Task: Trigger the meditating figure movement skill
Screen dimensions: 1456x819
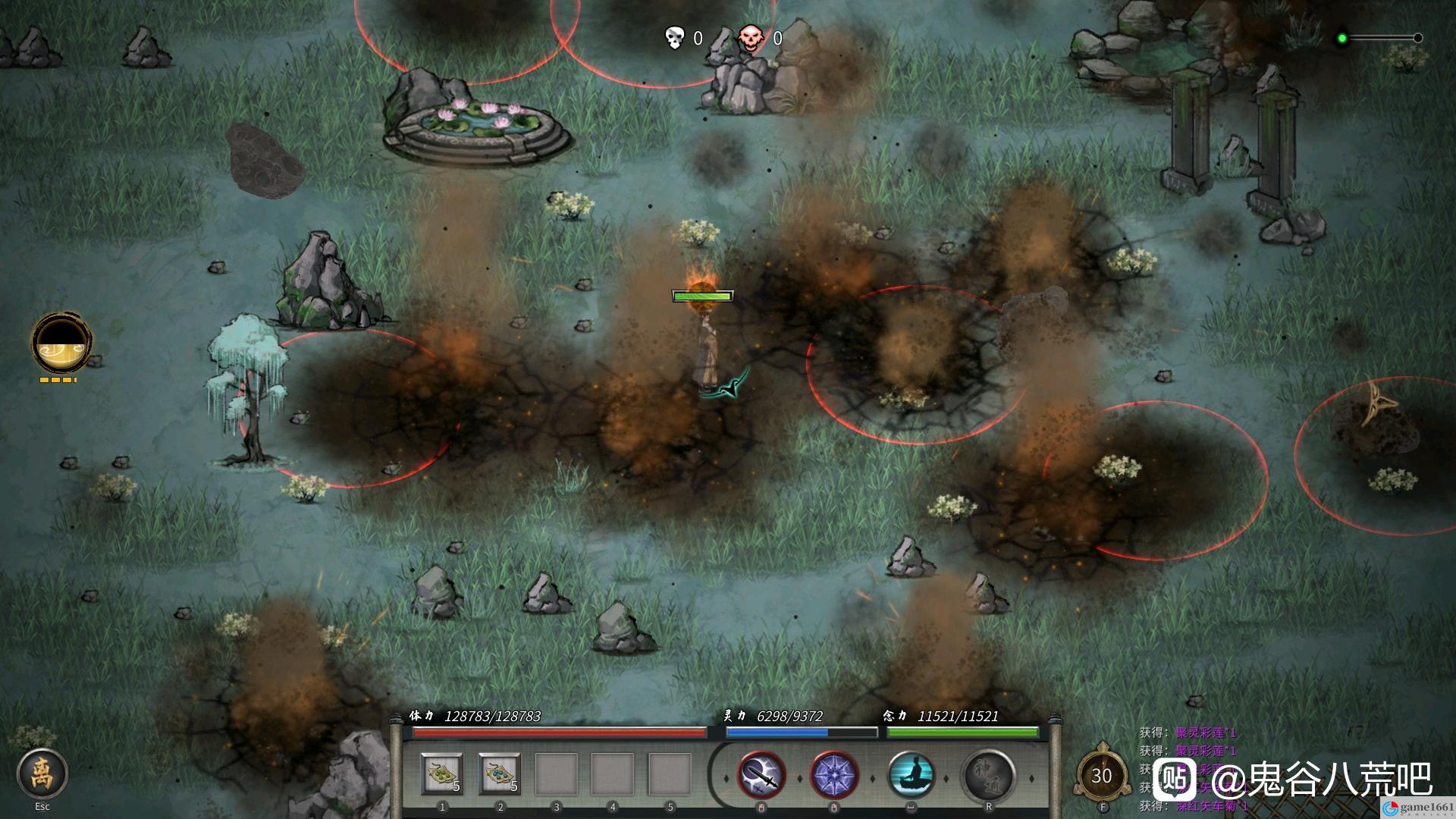Action: 912,776
